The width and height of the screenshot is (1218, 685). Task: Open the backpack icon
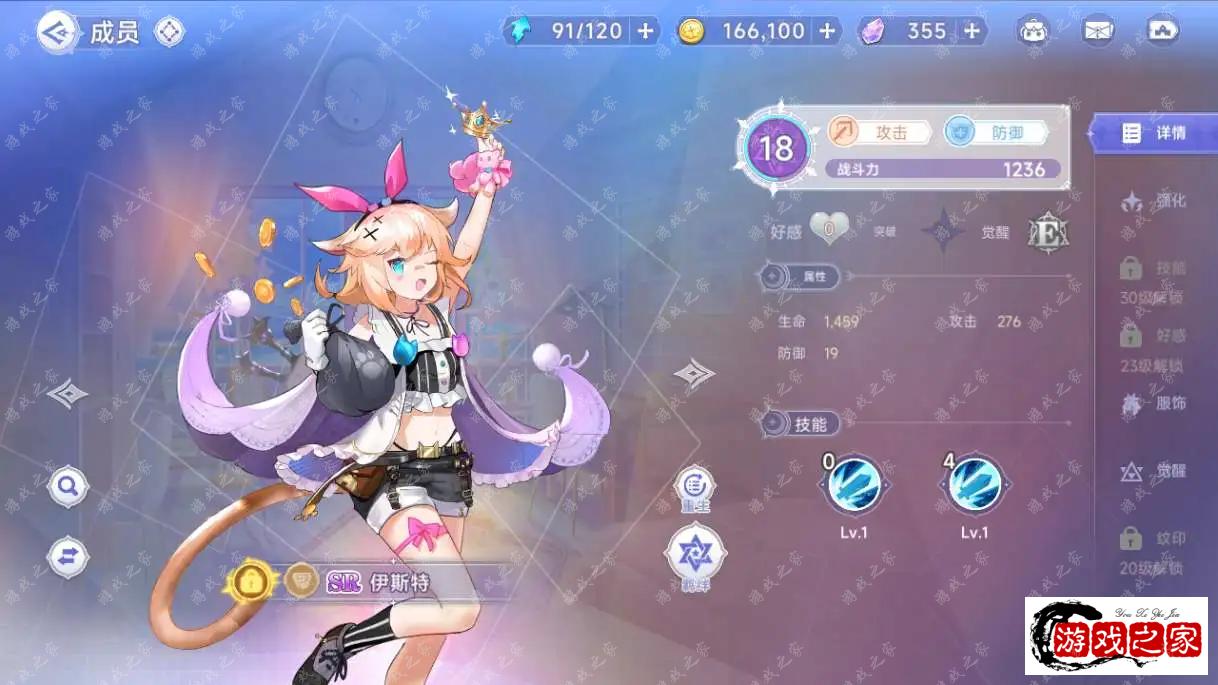[1034, 31]
